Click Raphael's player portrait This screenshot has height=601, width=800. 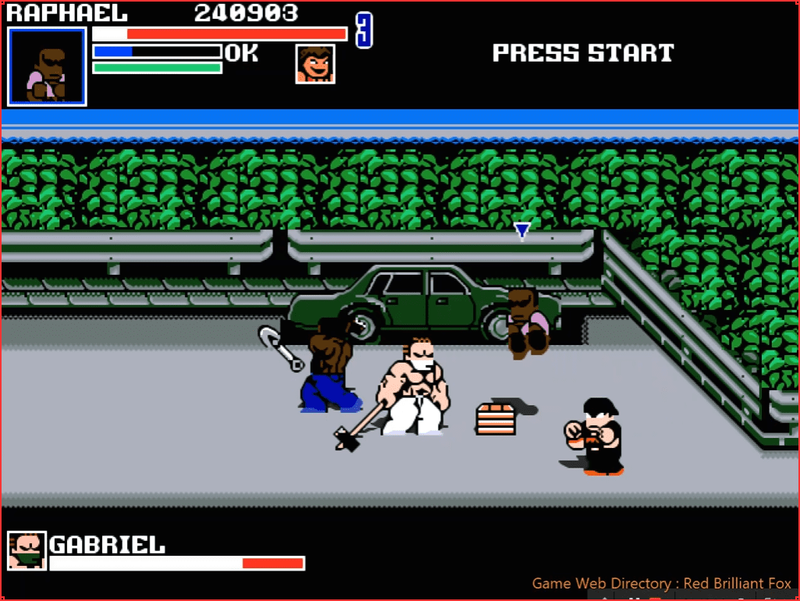47,67
